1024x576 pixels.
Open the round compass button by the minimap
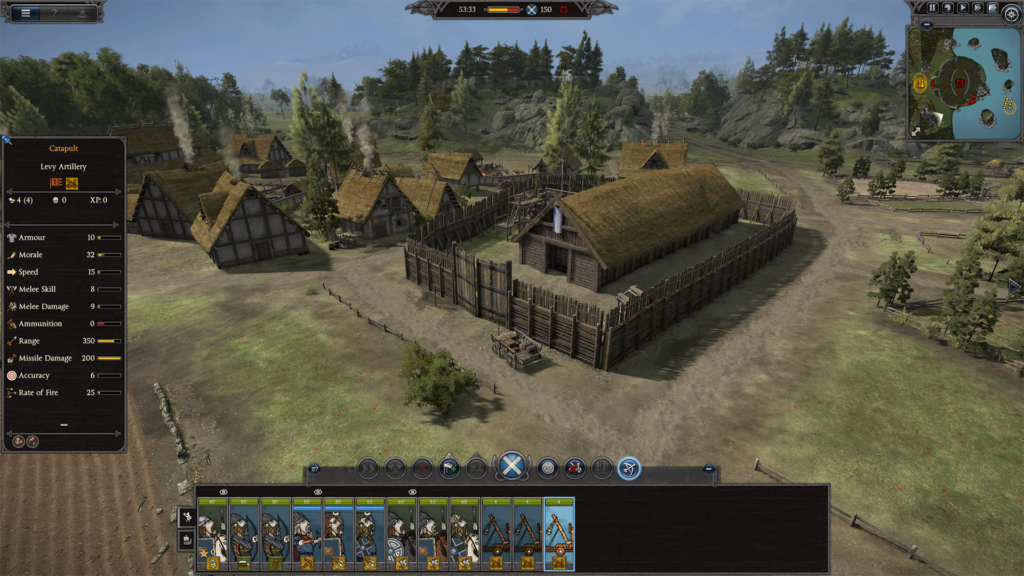(1010, 12)
